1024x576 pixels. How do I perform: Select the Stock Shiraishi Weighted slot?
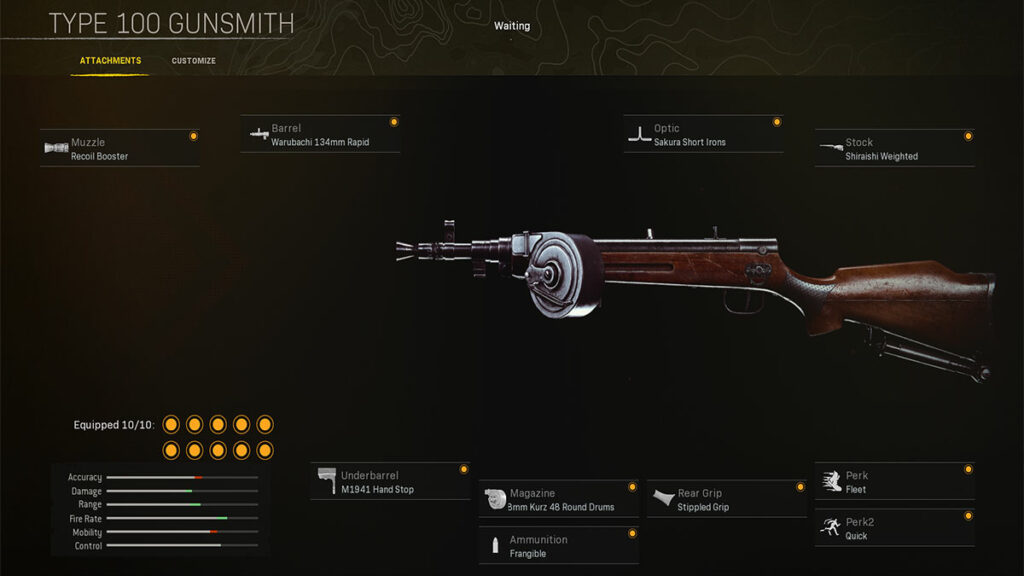tap(894, 149)
